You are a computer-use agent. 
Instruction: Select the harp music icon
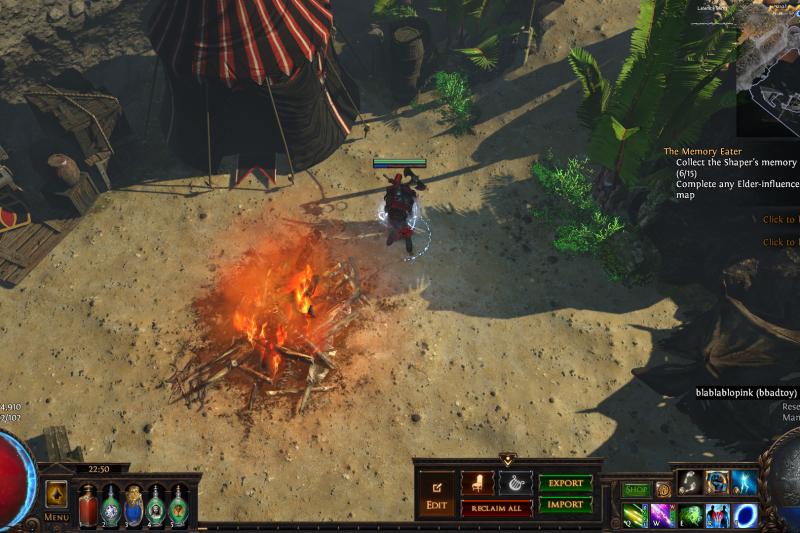tap(515, 483)
